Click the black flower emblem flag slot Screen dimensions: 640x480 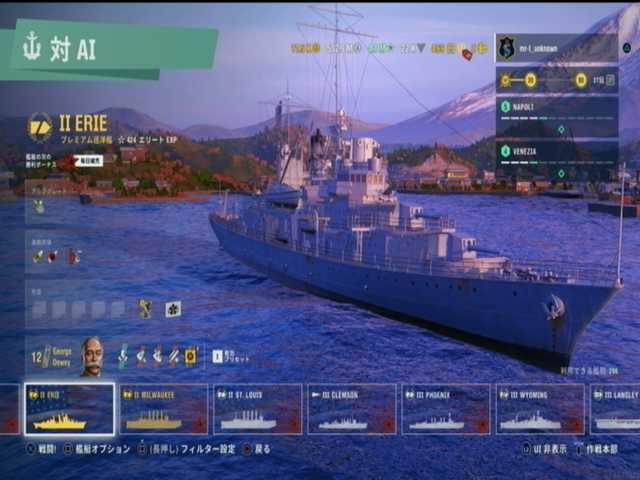[173, 309]
